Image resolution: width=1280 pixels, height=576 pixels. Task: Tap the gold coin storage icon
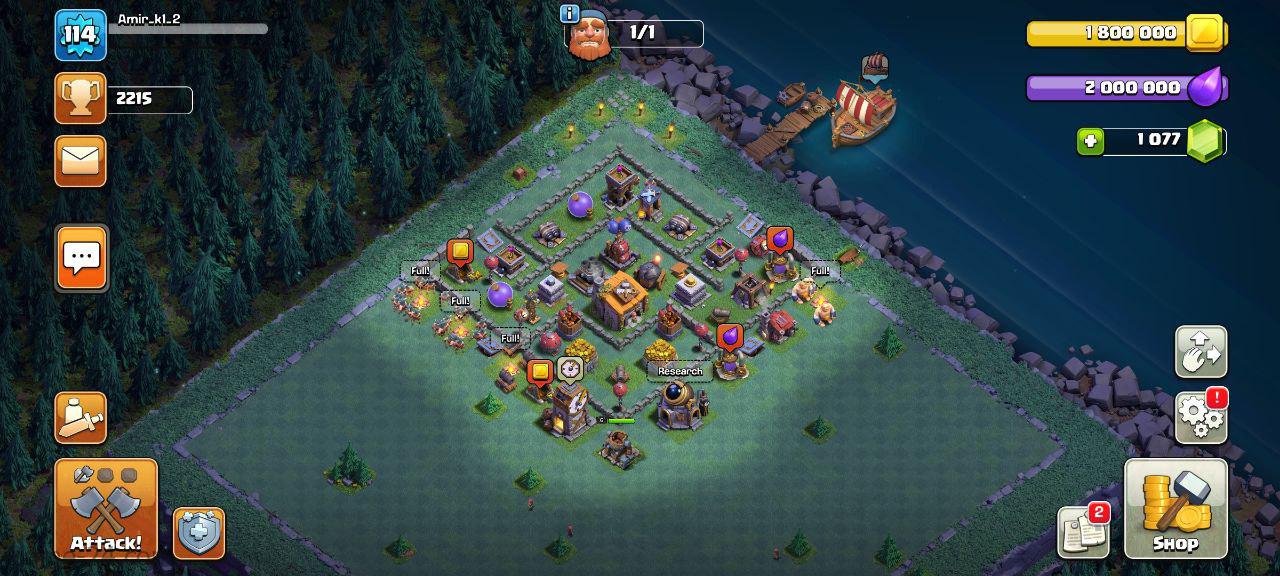pos(1205,33)
